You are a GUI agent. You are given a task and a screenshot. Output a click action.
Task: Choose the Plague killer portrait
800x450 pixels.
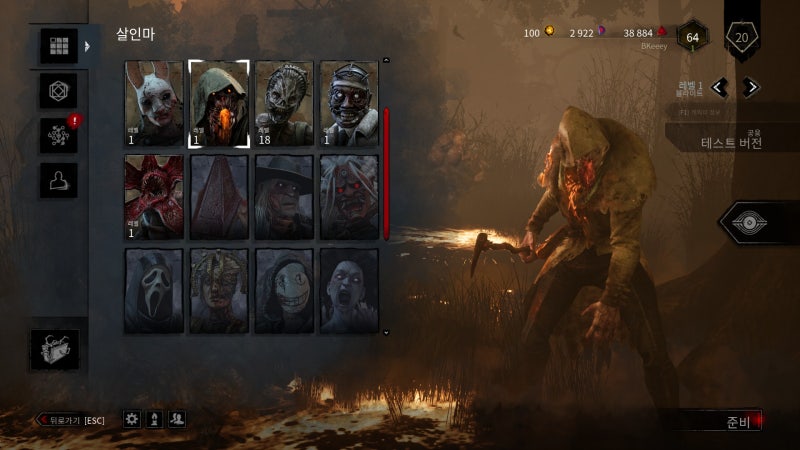(219, 290)
